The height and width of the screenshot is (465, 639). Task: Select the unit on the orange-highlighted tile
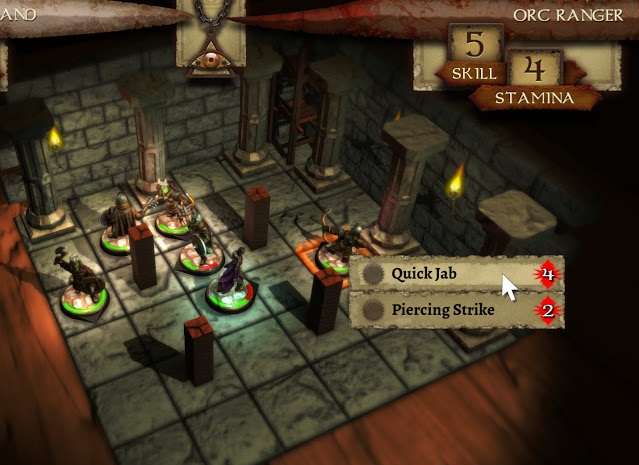click(333, 246)
